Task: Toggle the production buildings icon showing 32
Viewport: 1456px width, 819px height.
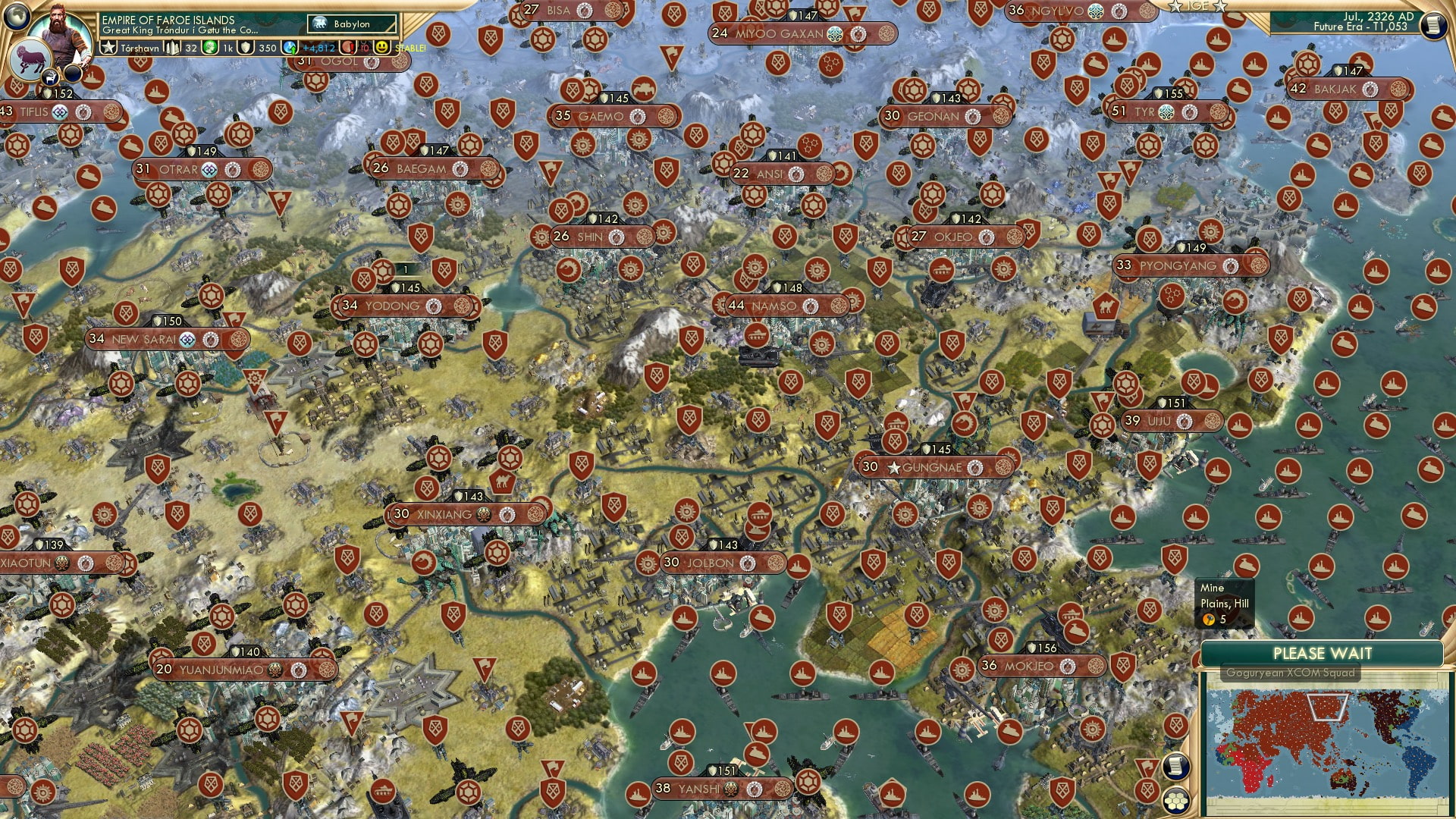Action: click(172, 45)
